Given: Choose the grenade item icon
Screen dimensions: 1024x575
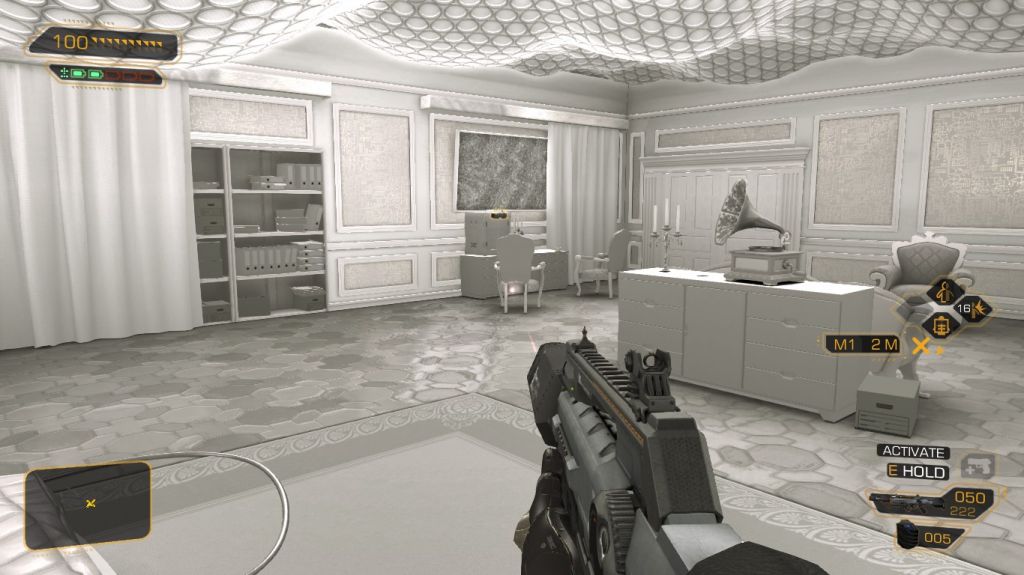Looking at the screenshot, I should pyautogui.click(x=908, y=534).
